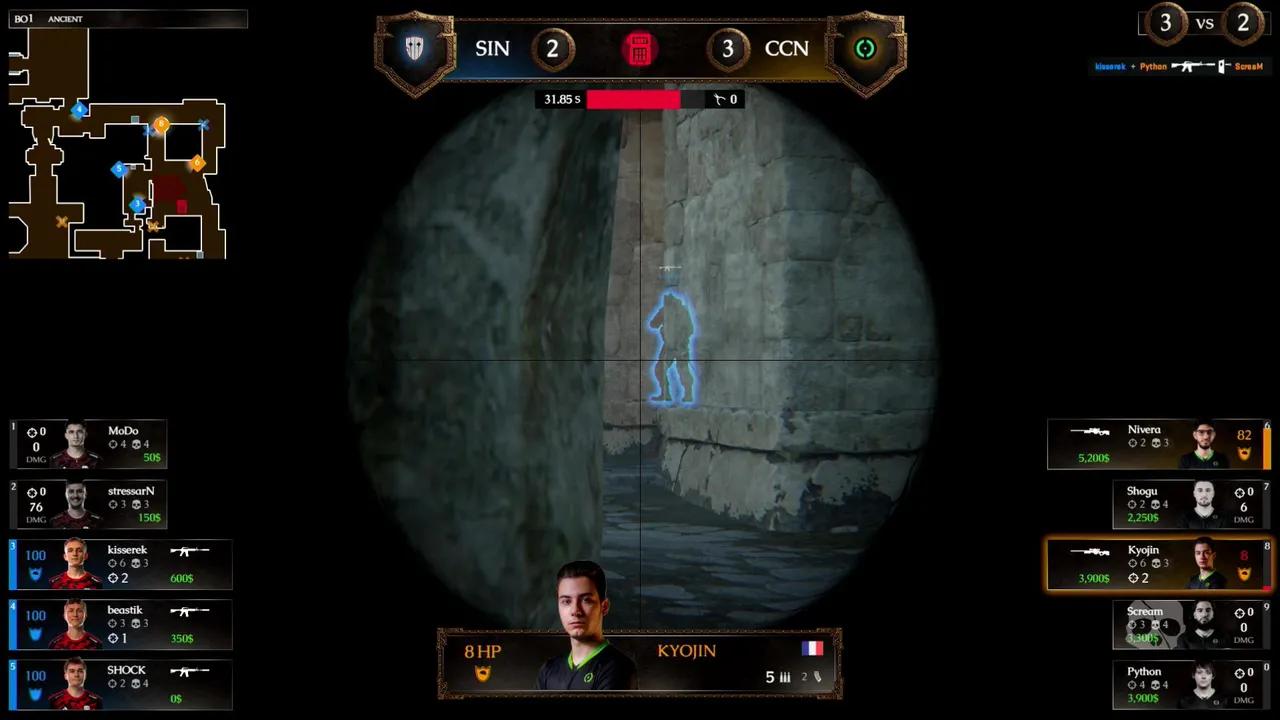Click Nivera's AWP sniper rifle icon

(1090, 433)
